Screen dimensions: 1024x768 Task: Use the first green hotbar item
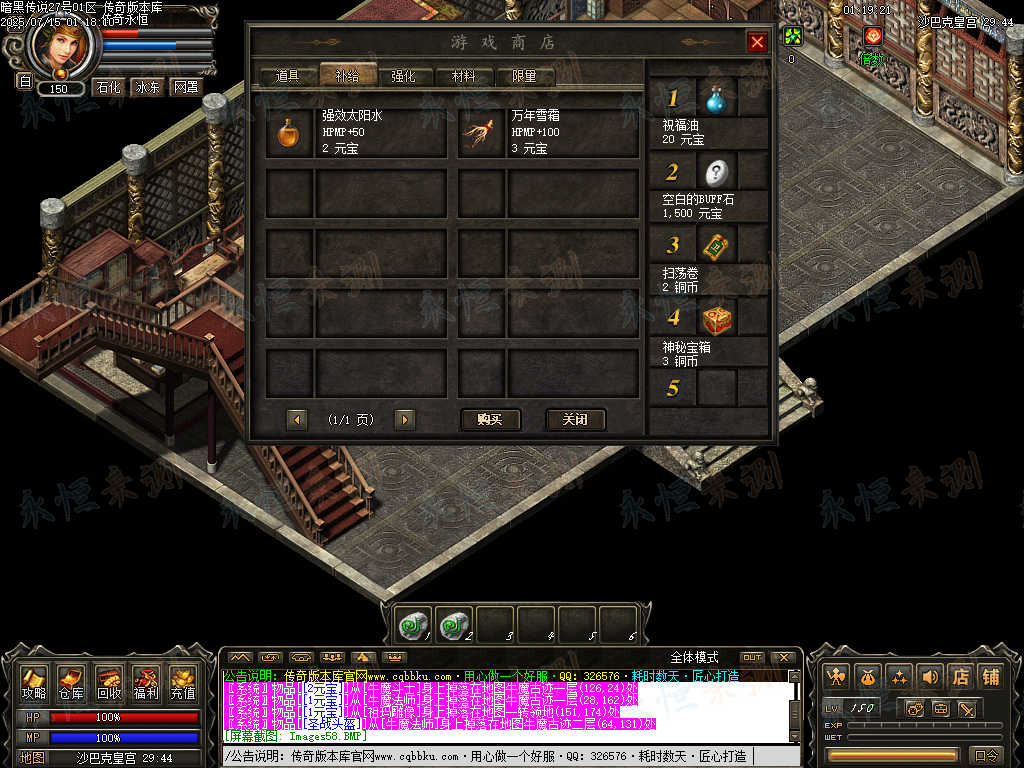click(x=411, y=623)
